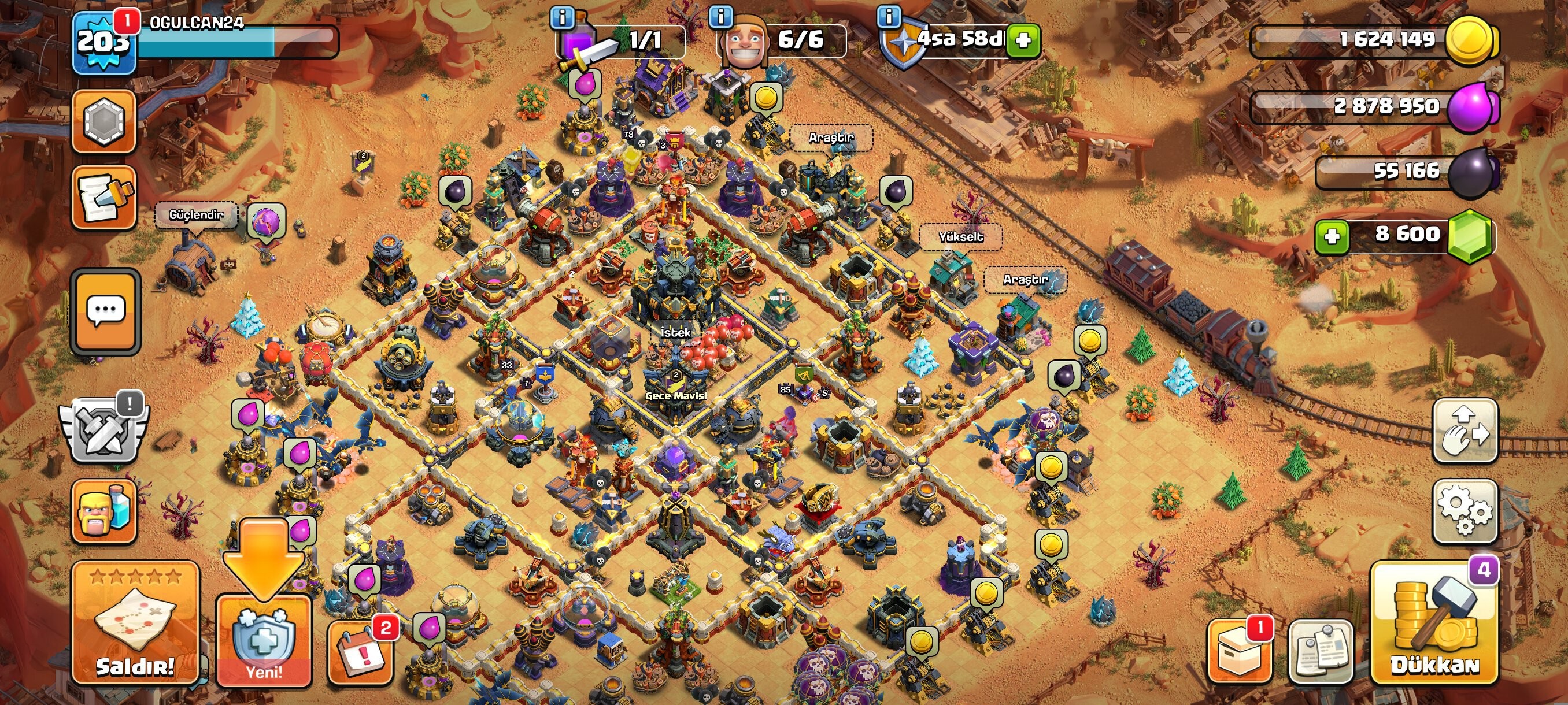Add gems with the green plus button
Viewport: 1568px width, 705px height.
click(x=1332, y=236)
